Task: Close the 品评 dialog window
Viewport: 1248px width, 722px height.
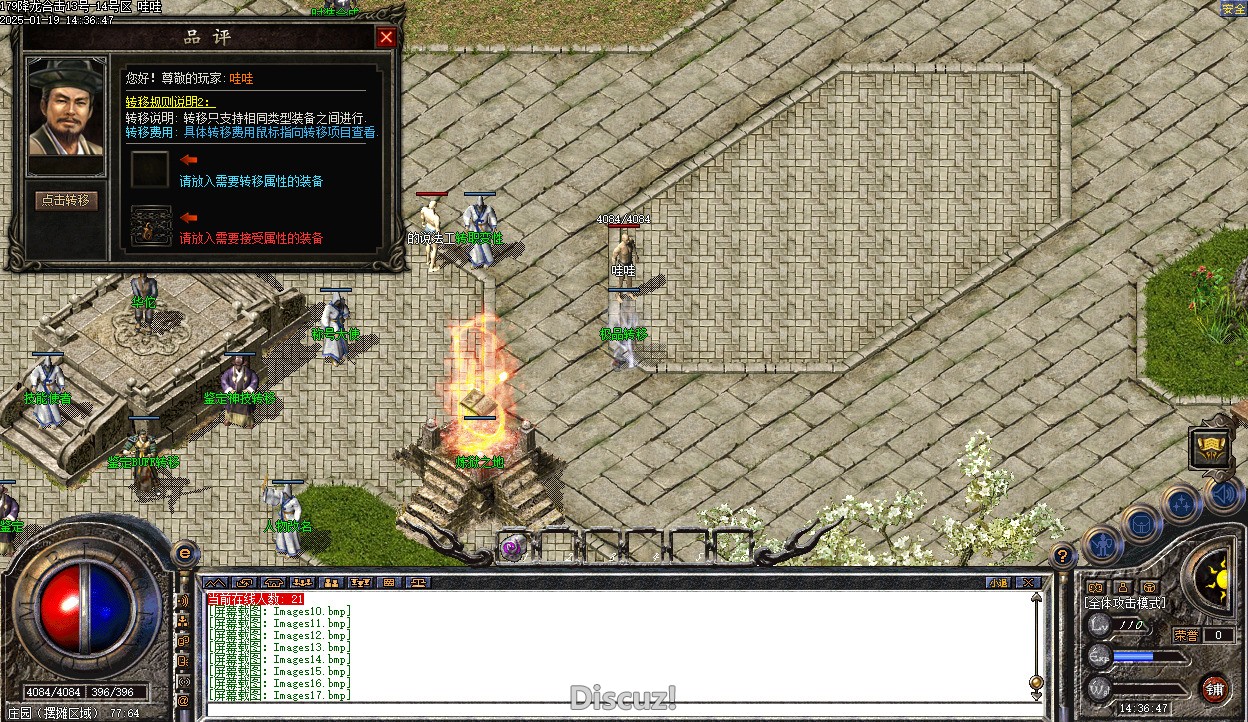Action: pyautogui.click(x=386, y=38)
